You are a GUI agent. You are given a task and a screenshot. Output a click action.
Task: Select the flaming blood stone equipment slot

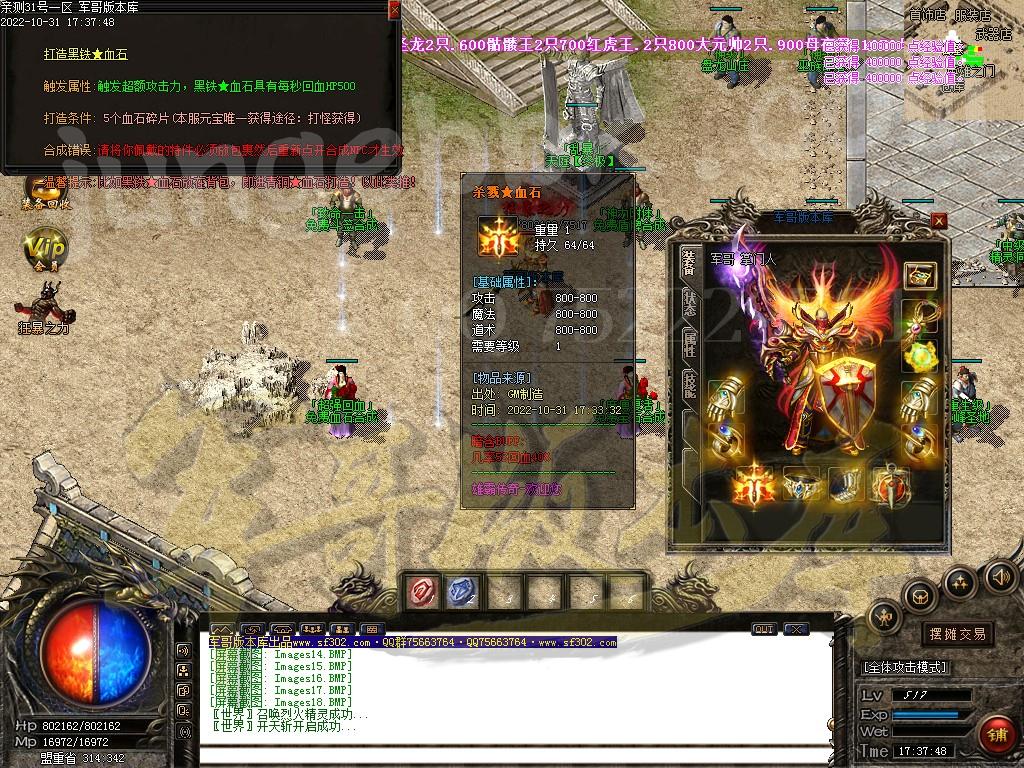tap(756, 486)
